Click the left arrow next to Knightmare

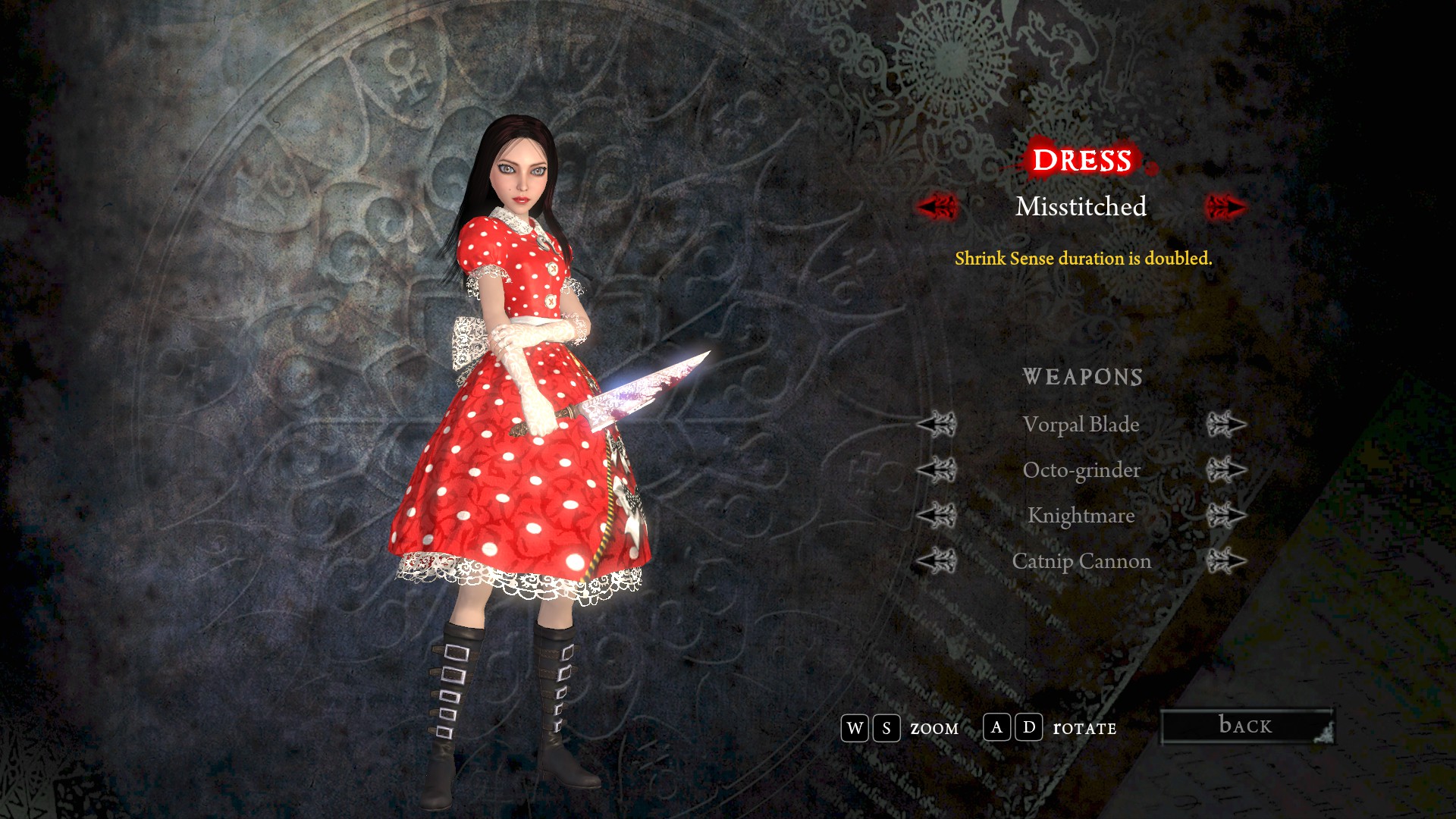(937, 516)
